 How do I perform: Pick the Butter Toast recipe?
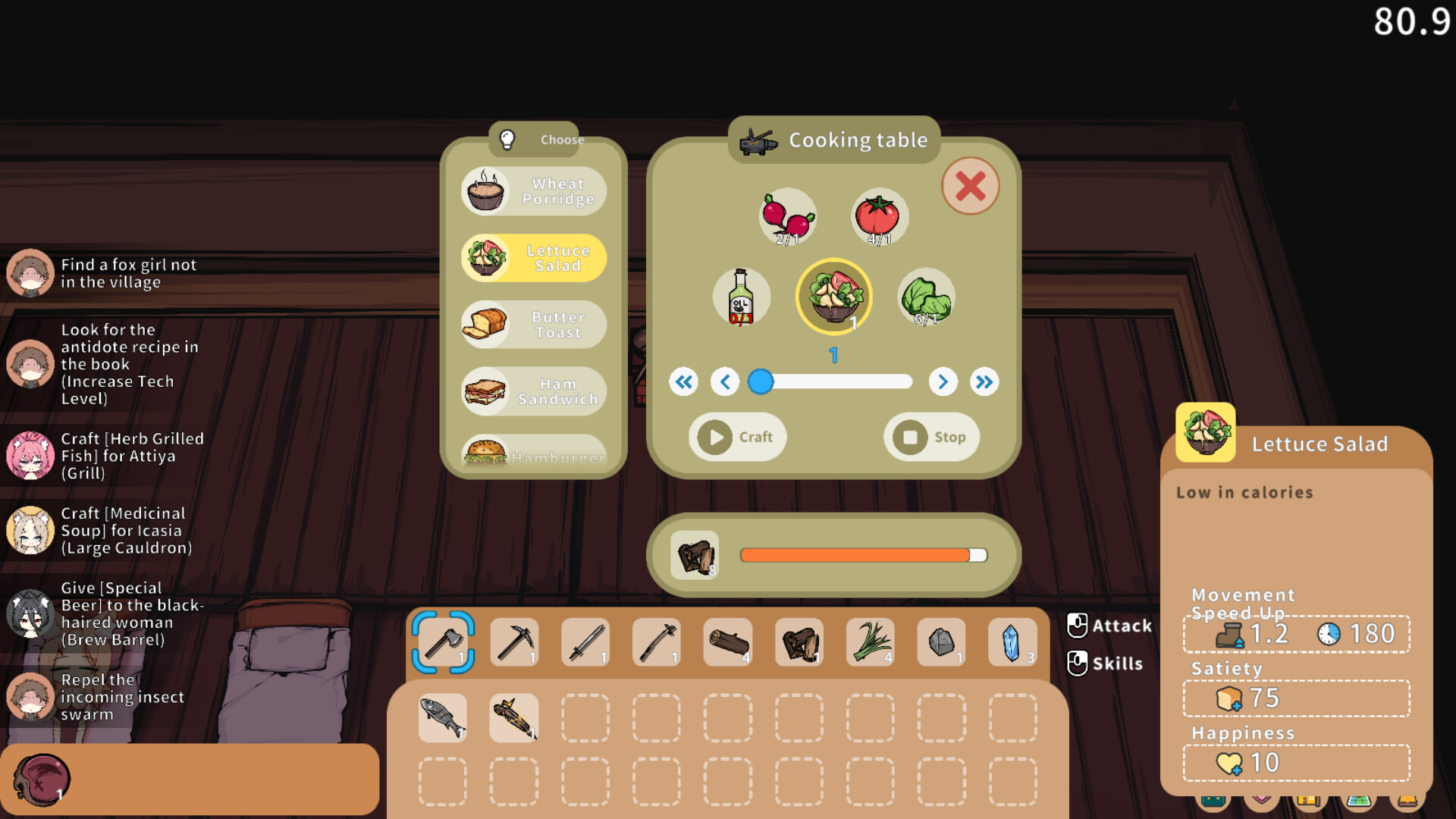point(534,325)
